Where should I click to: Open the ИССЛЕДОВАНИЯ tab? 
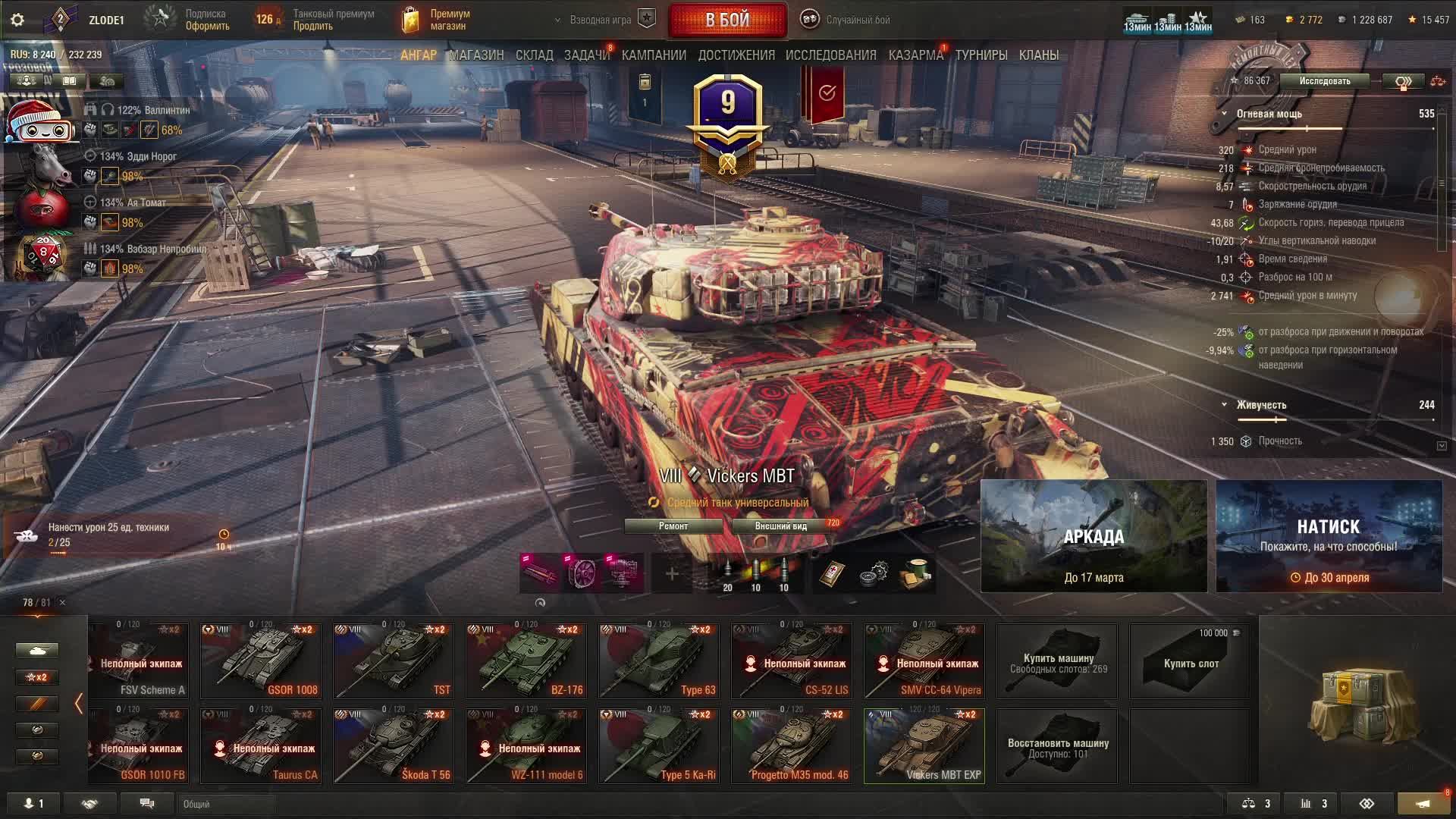pyautogui.click(x=830, y=55)
